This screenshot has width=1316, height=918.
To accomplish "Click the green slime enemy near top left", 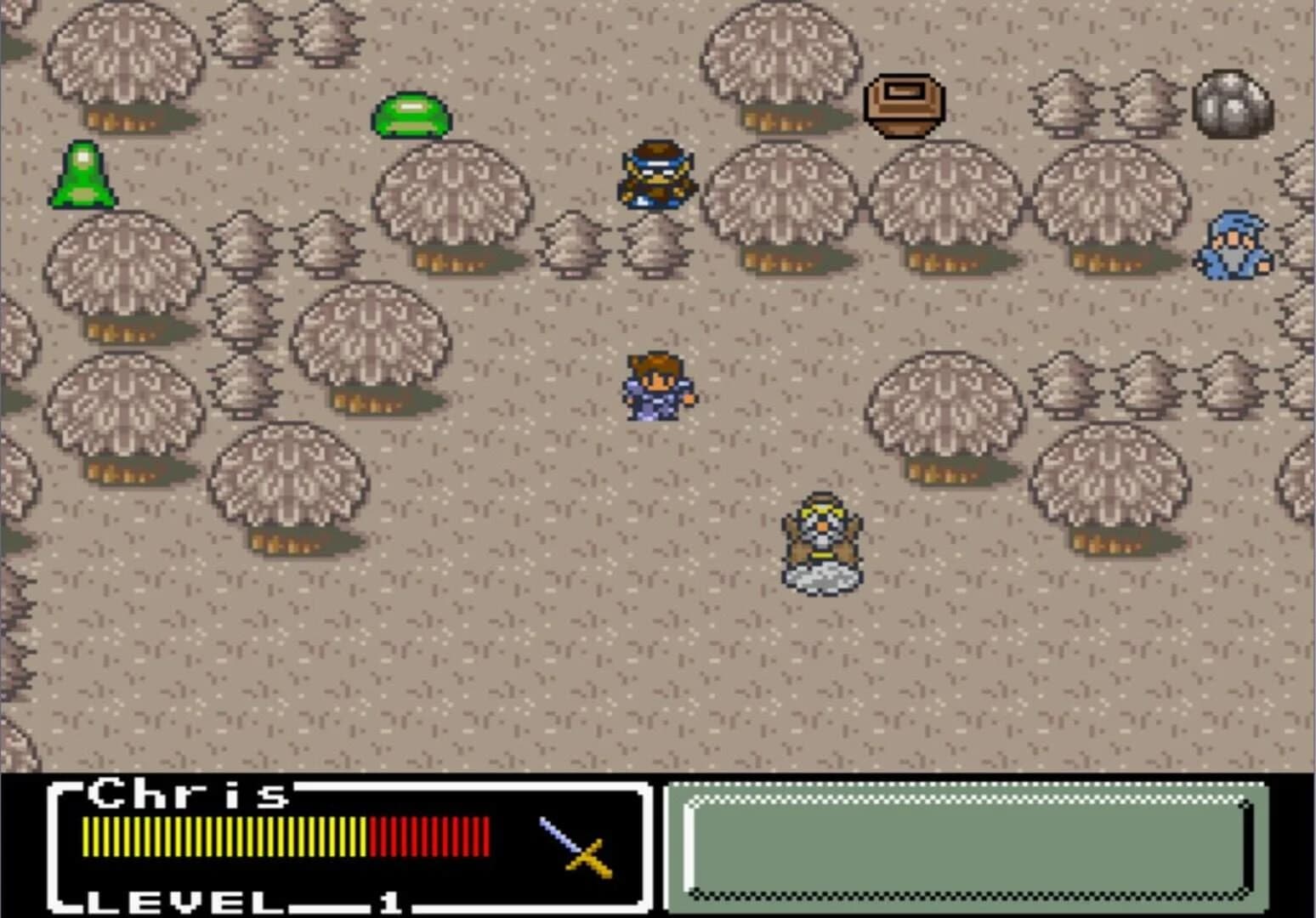I will tap(411, 113).
